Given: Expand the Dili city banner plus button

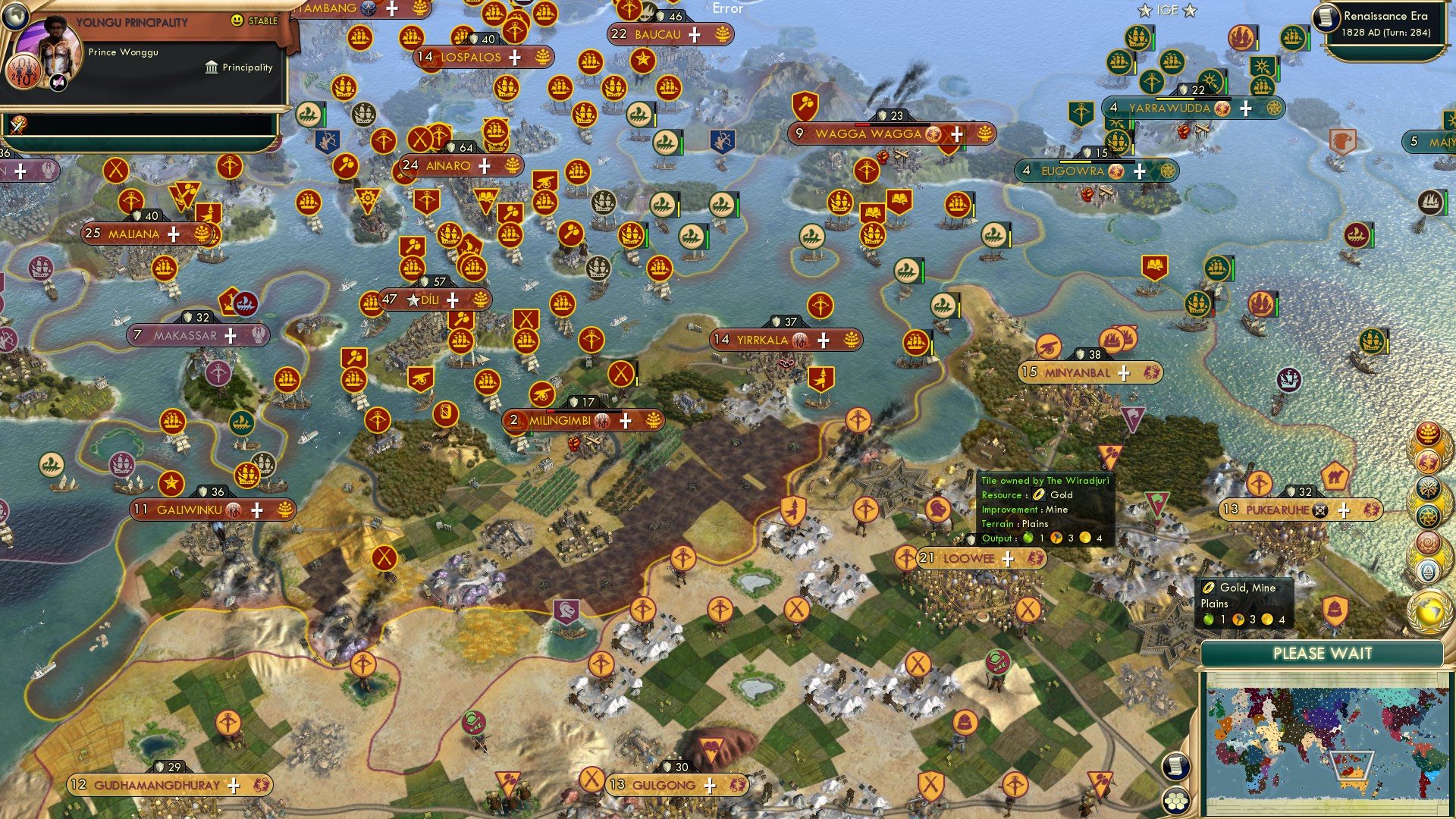Looking at the screenshot, I should click(x=453, y=300).
